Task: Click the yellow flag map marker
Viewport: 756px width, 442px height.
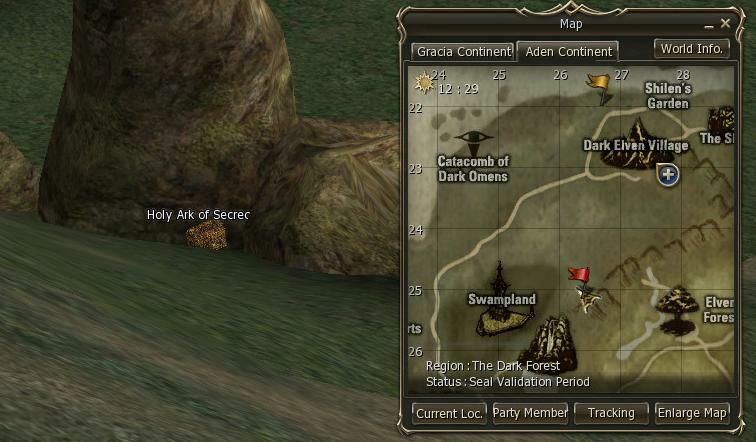Action: 599,84
